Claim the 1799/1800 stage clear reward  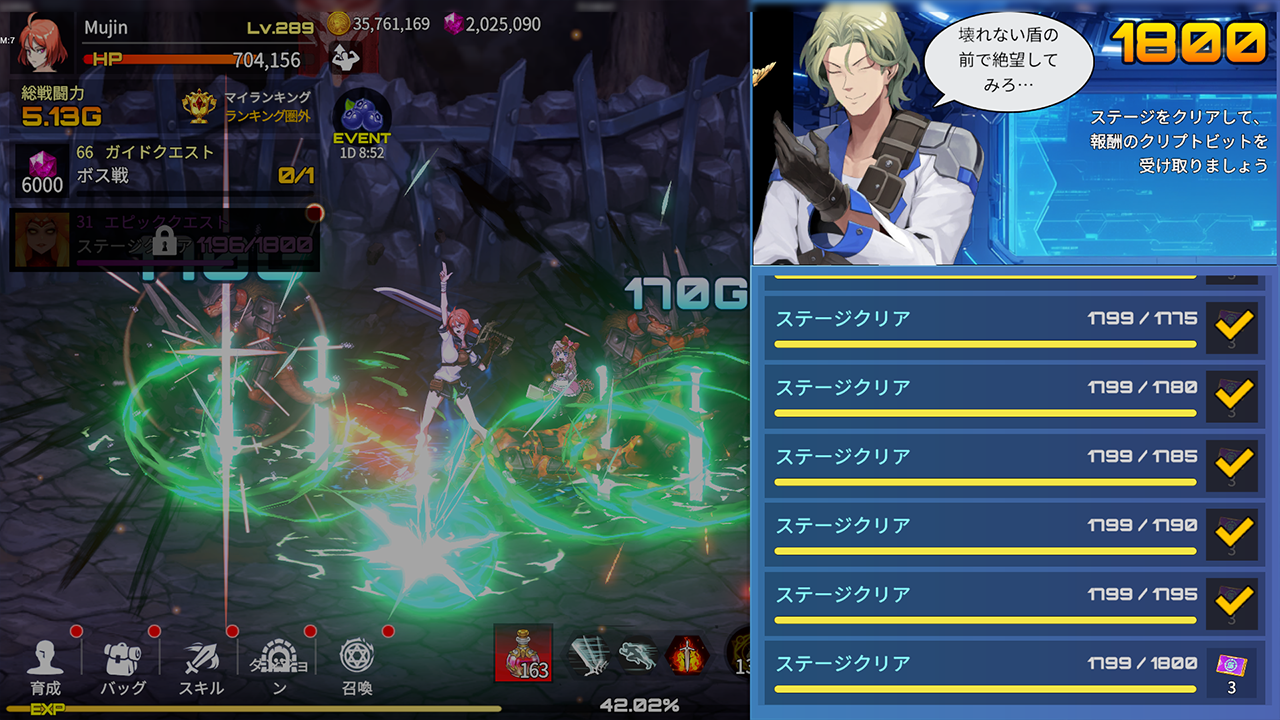click(1231, 672)
